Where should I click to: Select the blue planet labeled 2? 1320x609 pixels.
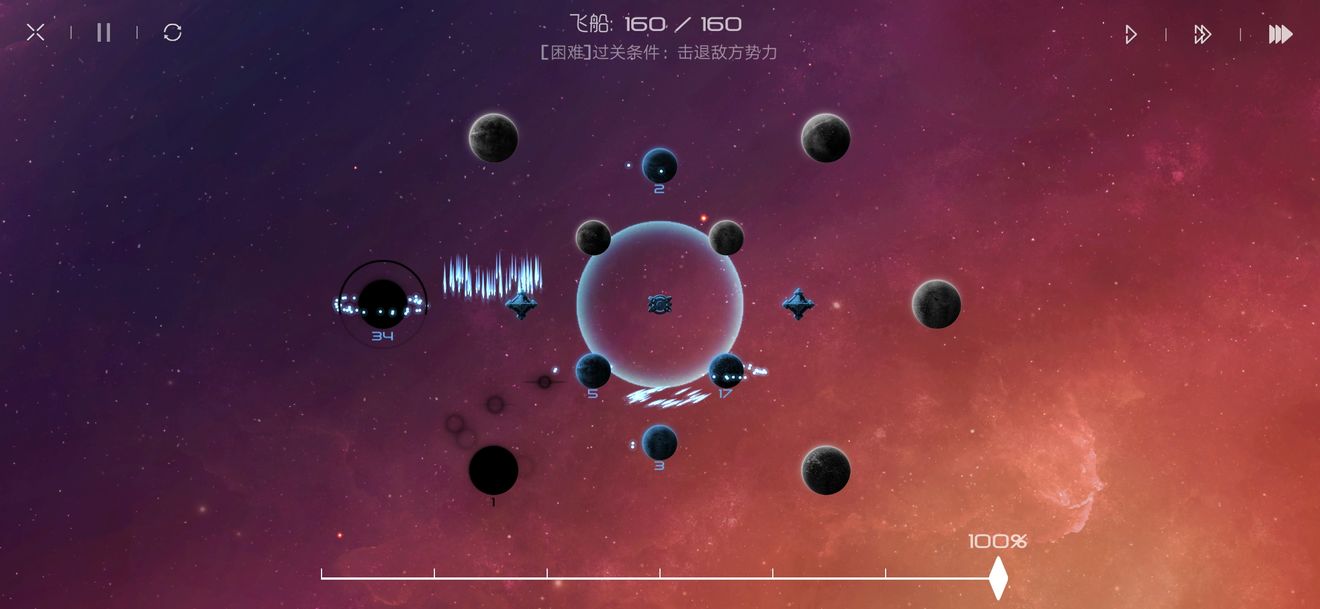660,165
